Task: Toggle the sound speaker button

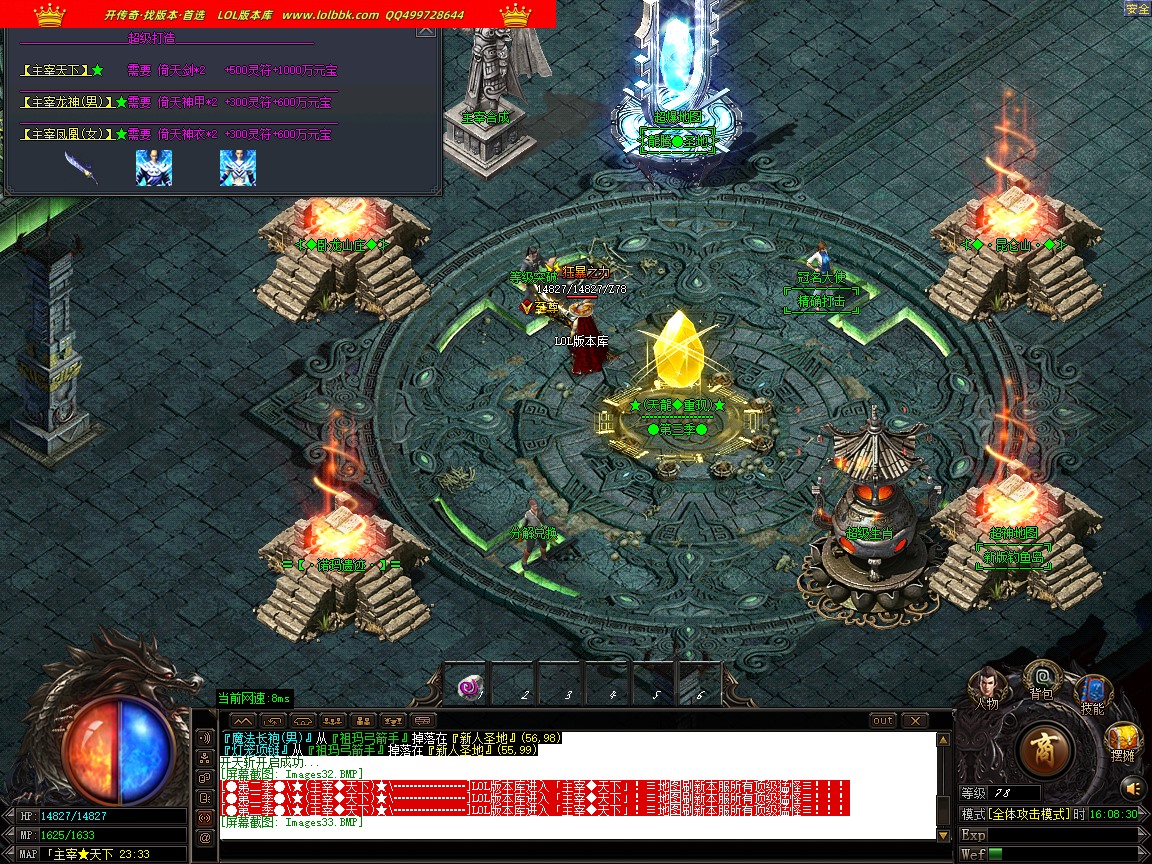Action: point(206,737)
